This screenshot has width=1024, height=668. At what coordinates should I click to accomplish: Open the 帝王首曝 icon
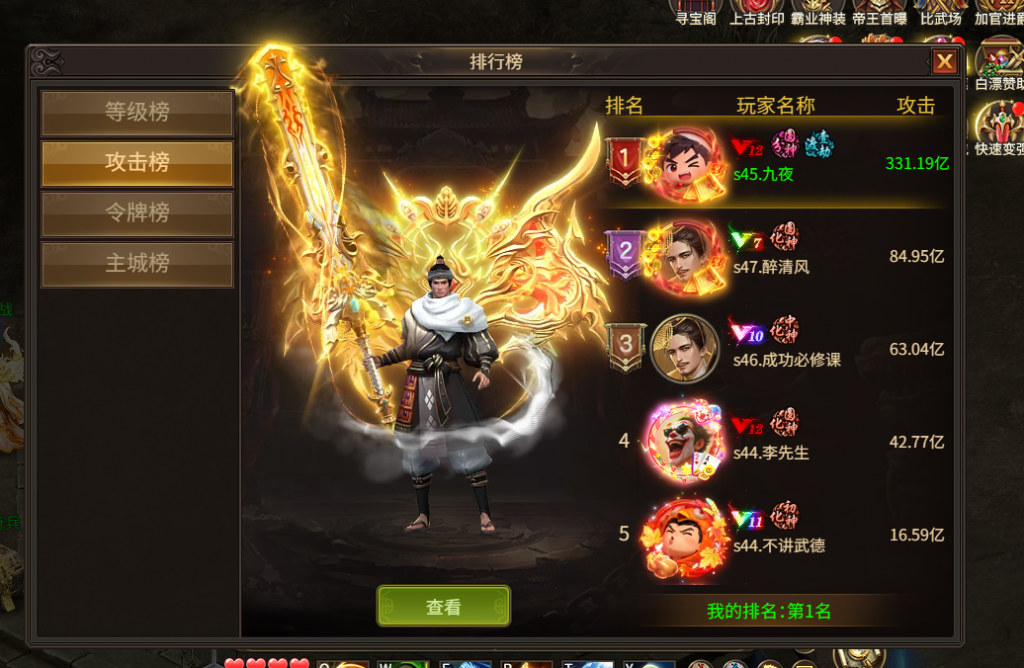coord(880,12)
